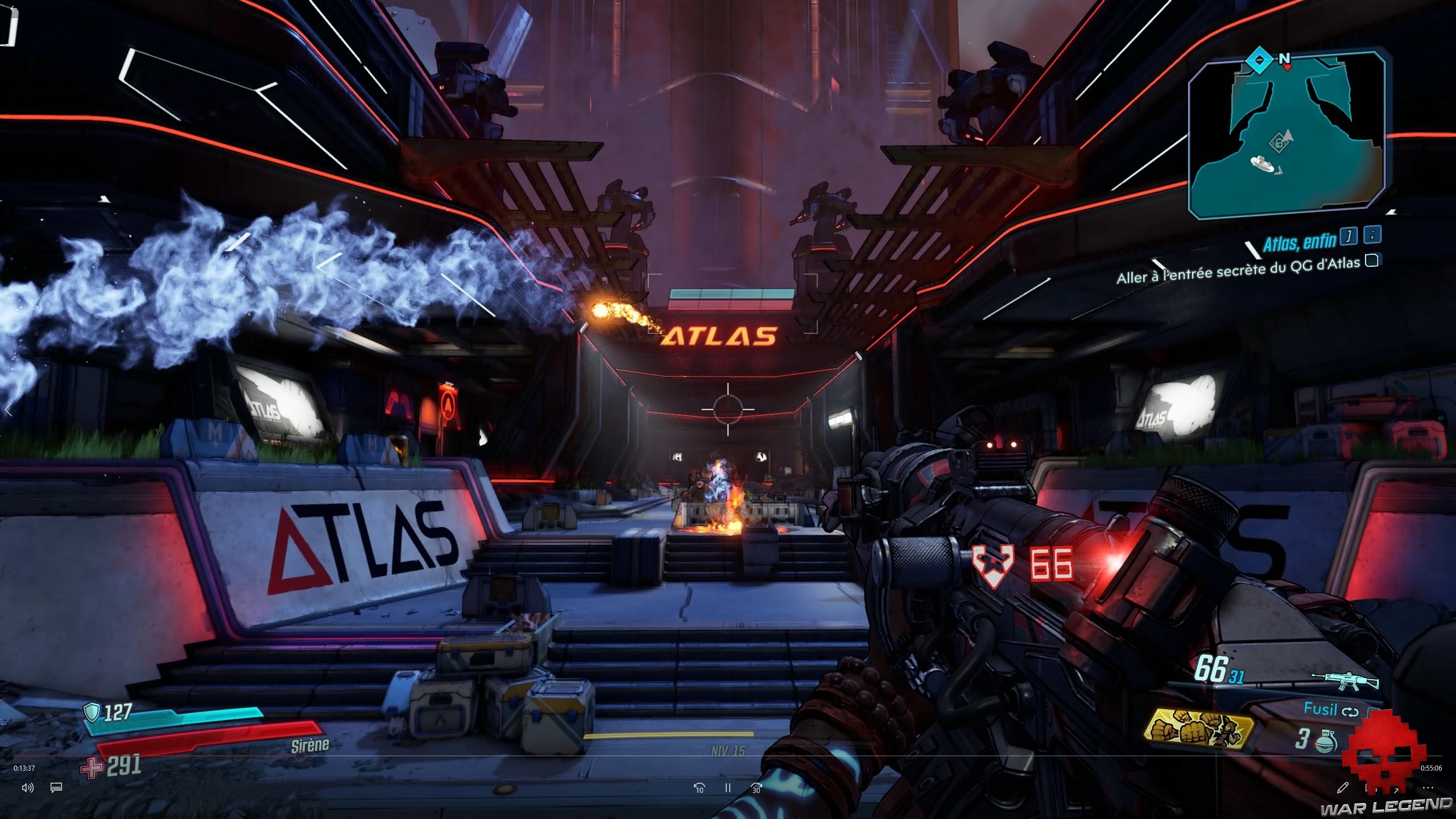Open the video subtitles menu

click(x=56, y=788)
